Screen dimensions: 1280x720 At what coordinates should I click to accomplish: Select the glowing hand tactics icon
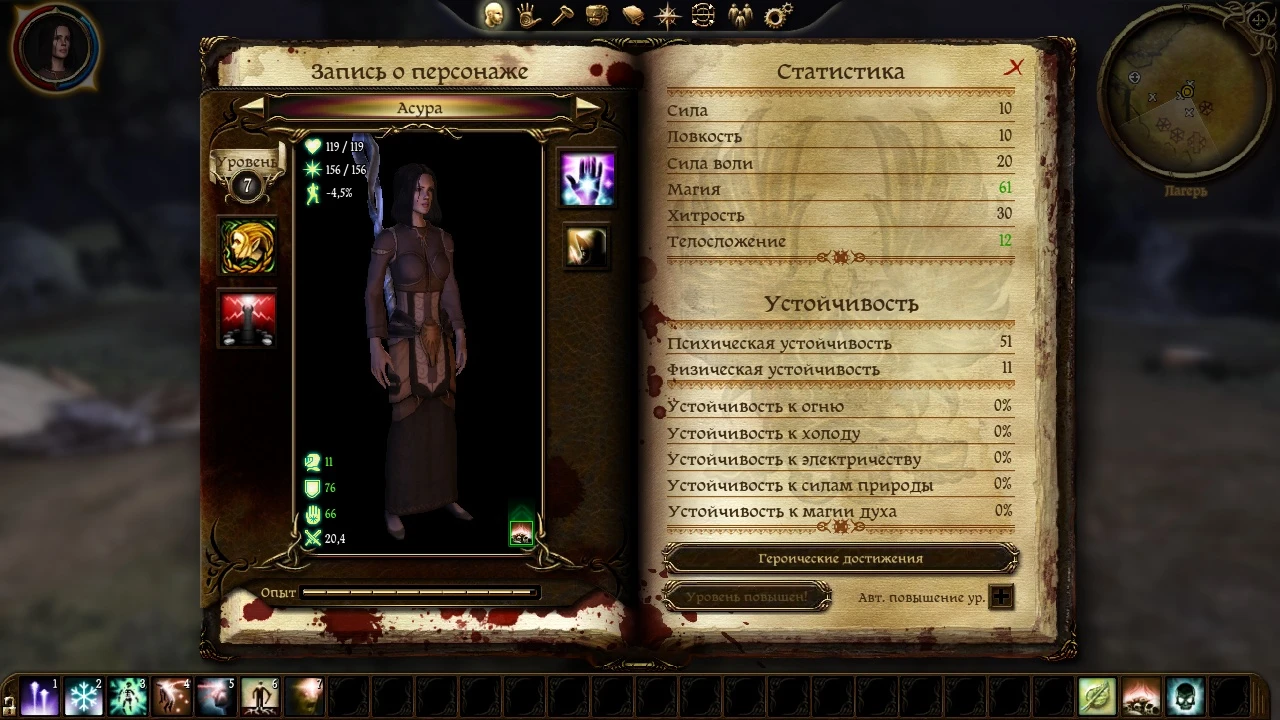[586, 177]
